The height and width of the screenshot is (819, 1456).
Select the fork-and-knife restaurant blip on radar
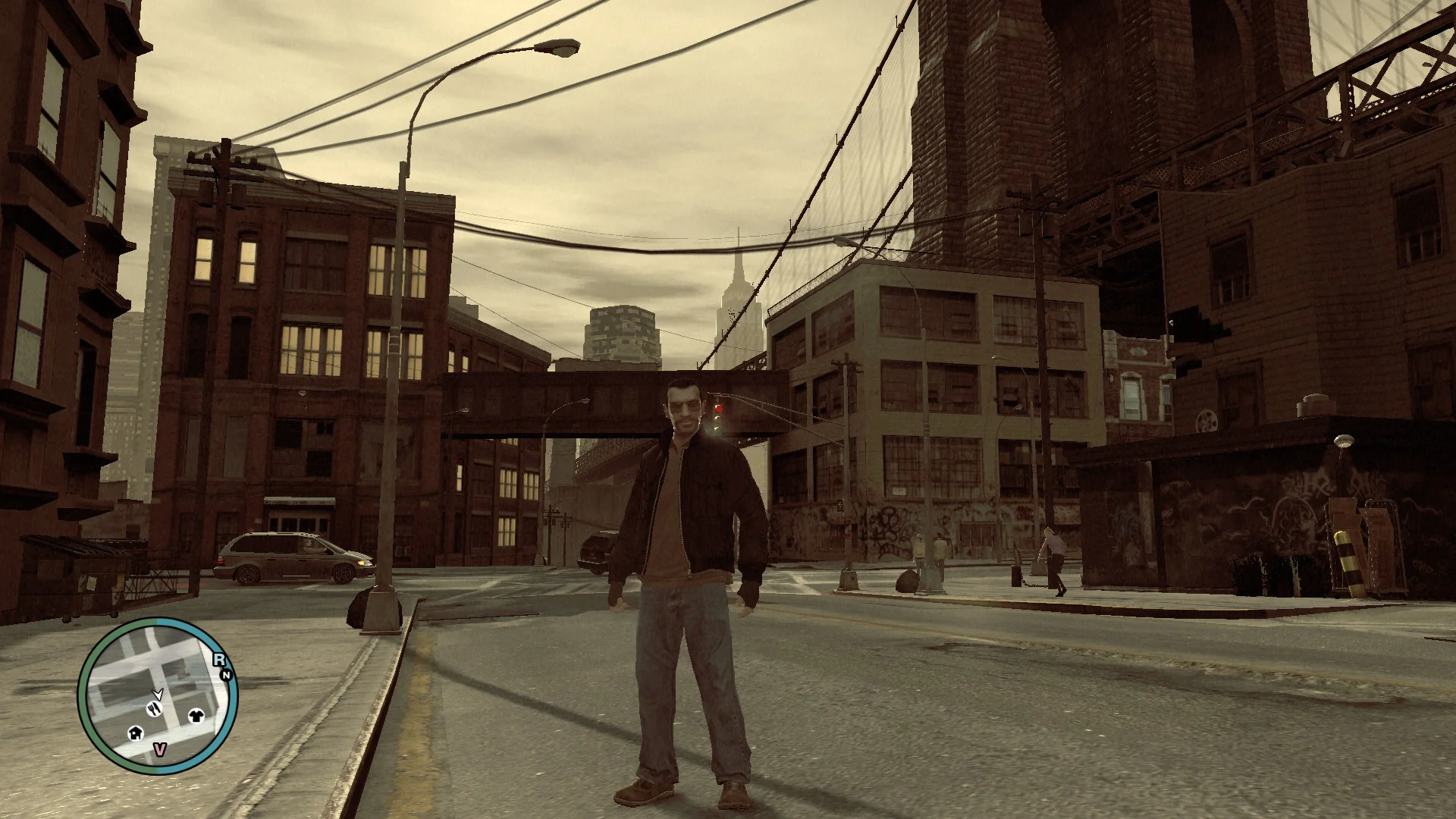(x=155, y=709)
